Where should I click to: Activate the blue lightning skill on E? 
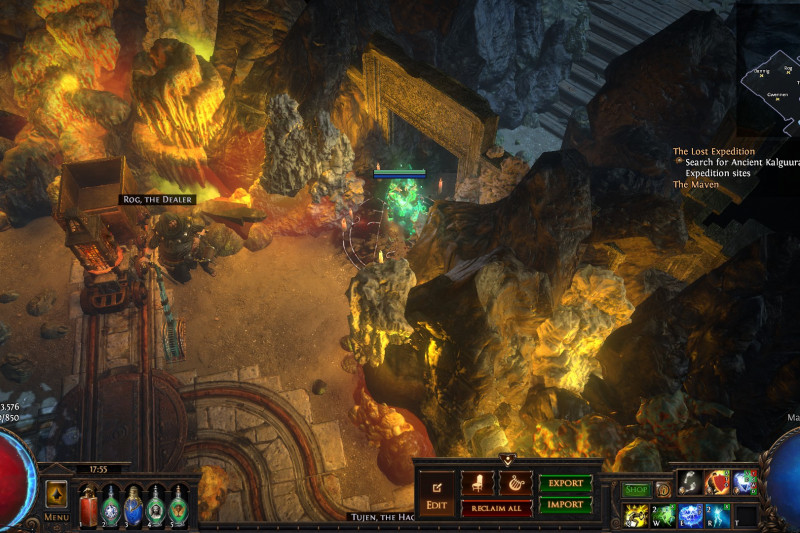(x=691, y=515)
